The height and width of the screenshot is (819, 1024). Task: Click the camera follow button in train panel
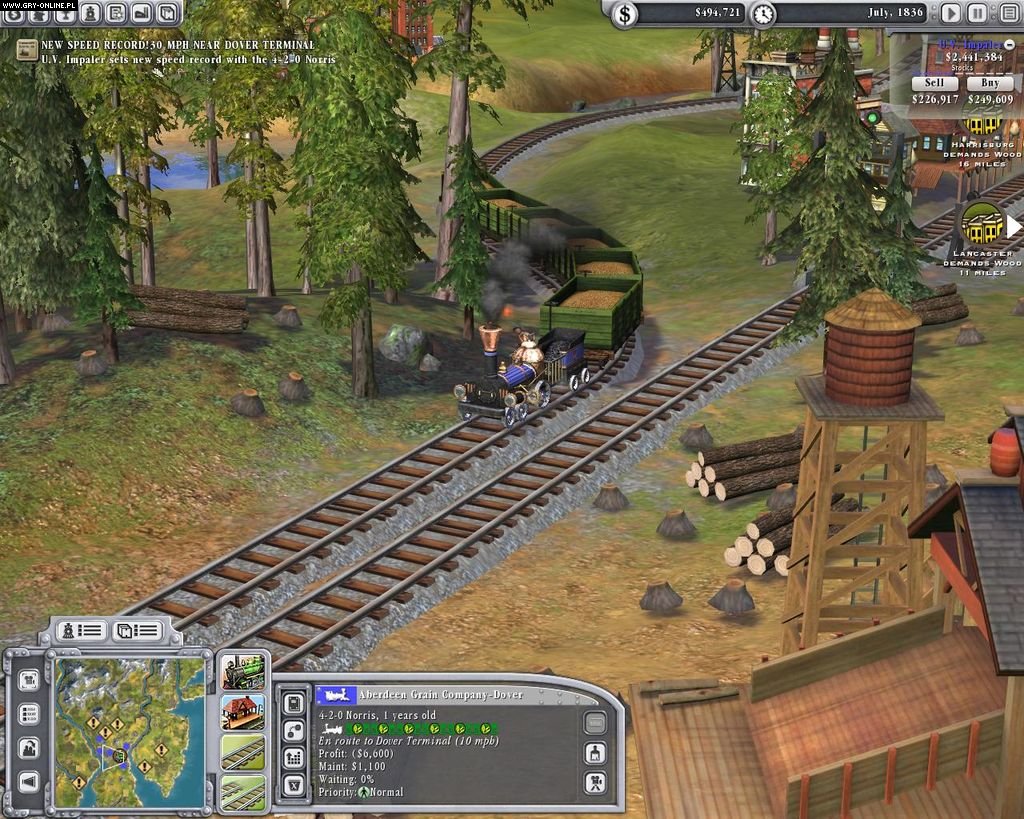point(594,783)
